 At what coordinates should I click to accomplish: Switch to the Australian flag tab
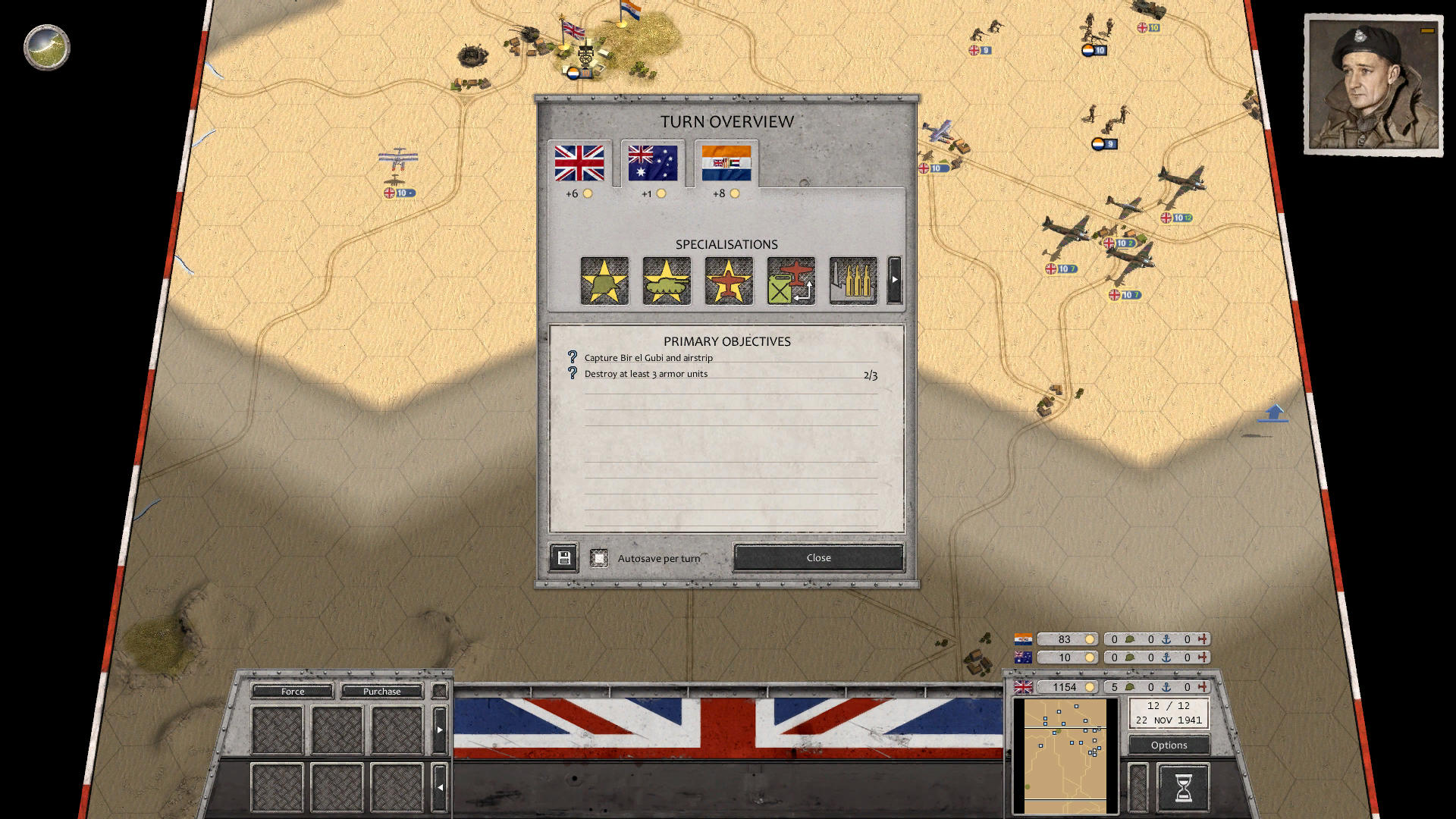[652, 162]
